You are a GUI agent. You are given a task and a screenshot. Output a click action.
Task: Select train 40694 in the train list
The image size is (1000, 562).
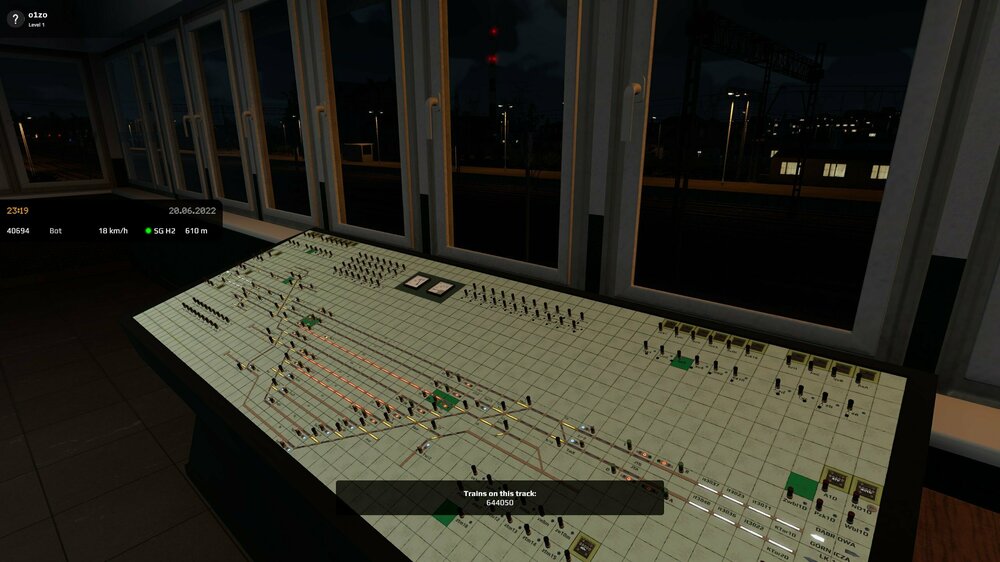coord(19,231)
